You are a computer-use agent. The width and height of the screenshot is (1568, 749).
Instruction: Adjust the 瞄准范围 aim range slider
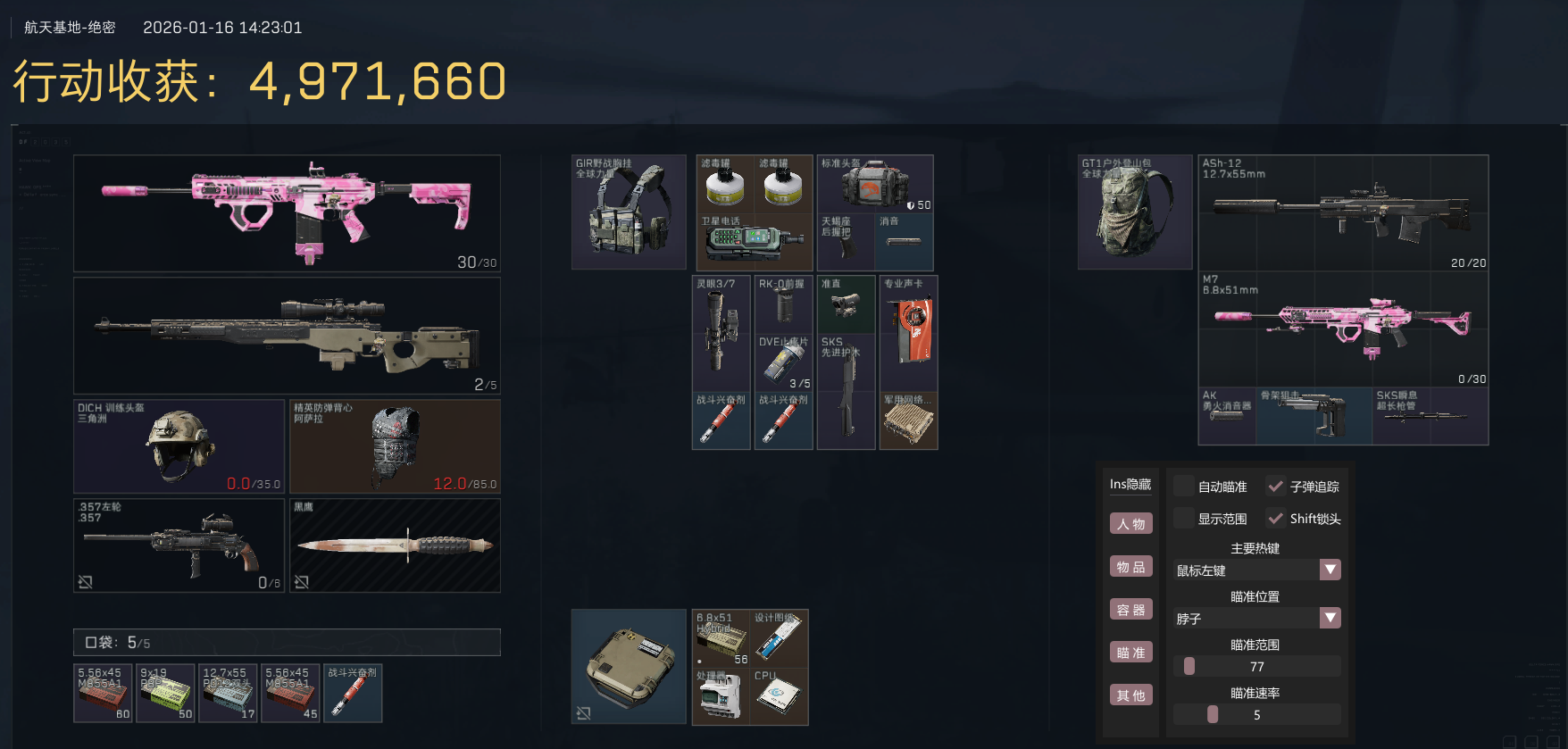click(1189, 666)
